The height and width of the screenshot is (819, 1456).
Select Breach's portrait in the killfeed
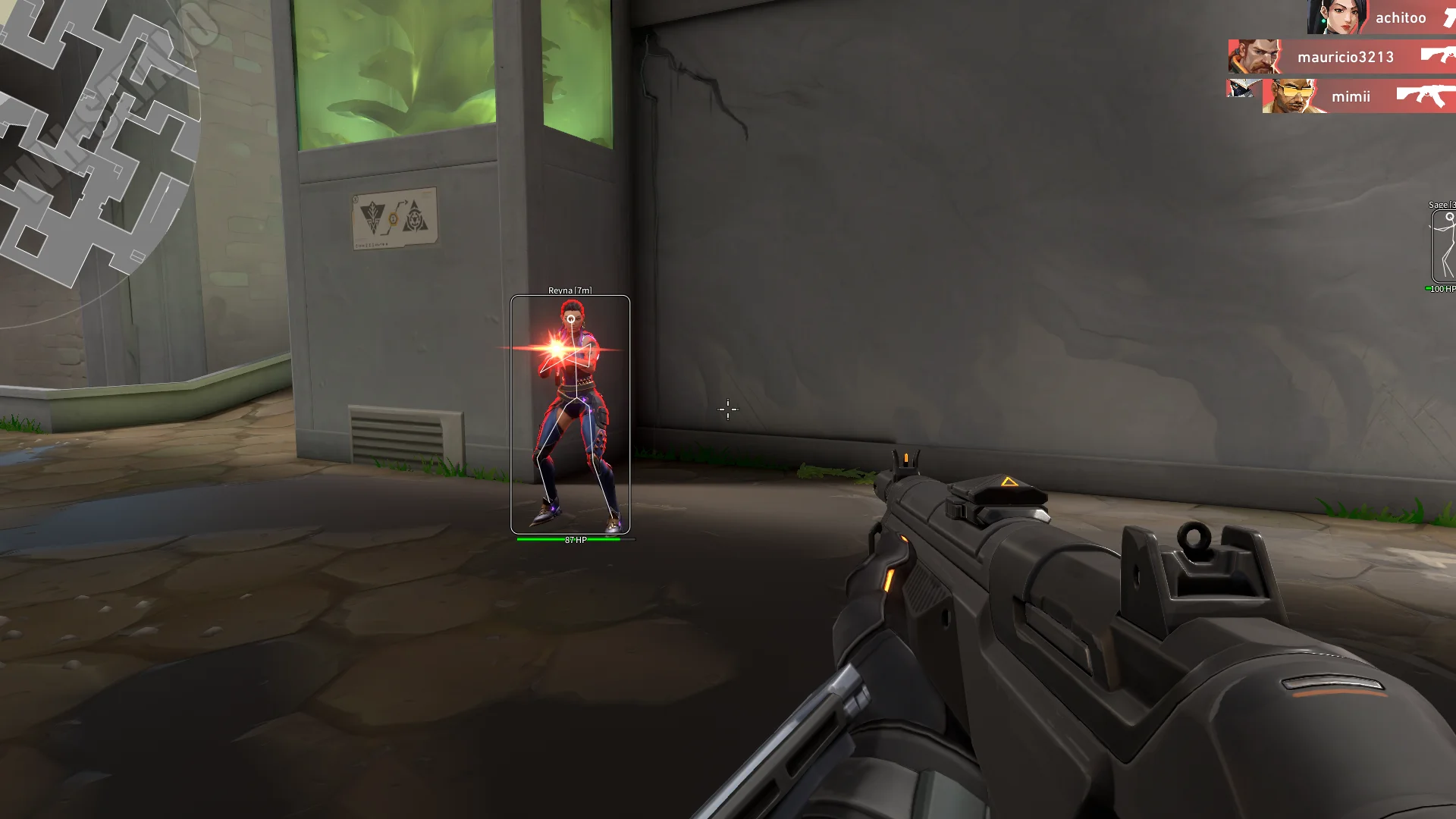coord(1291,97)
